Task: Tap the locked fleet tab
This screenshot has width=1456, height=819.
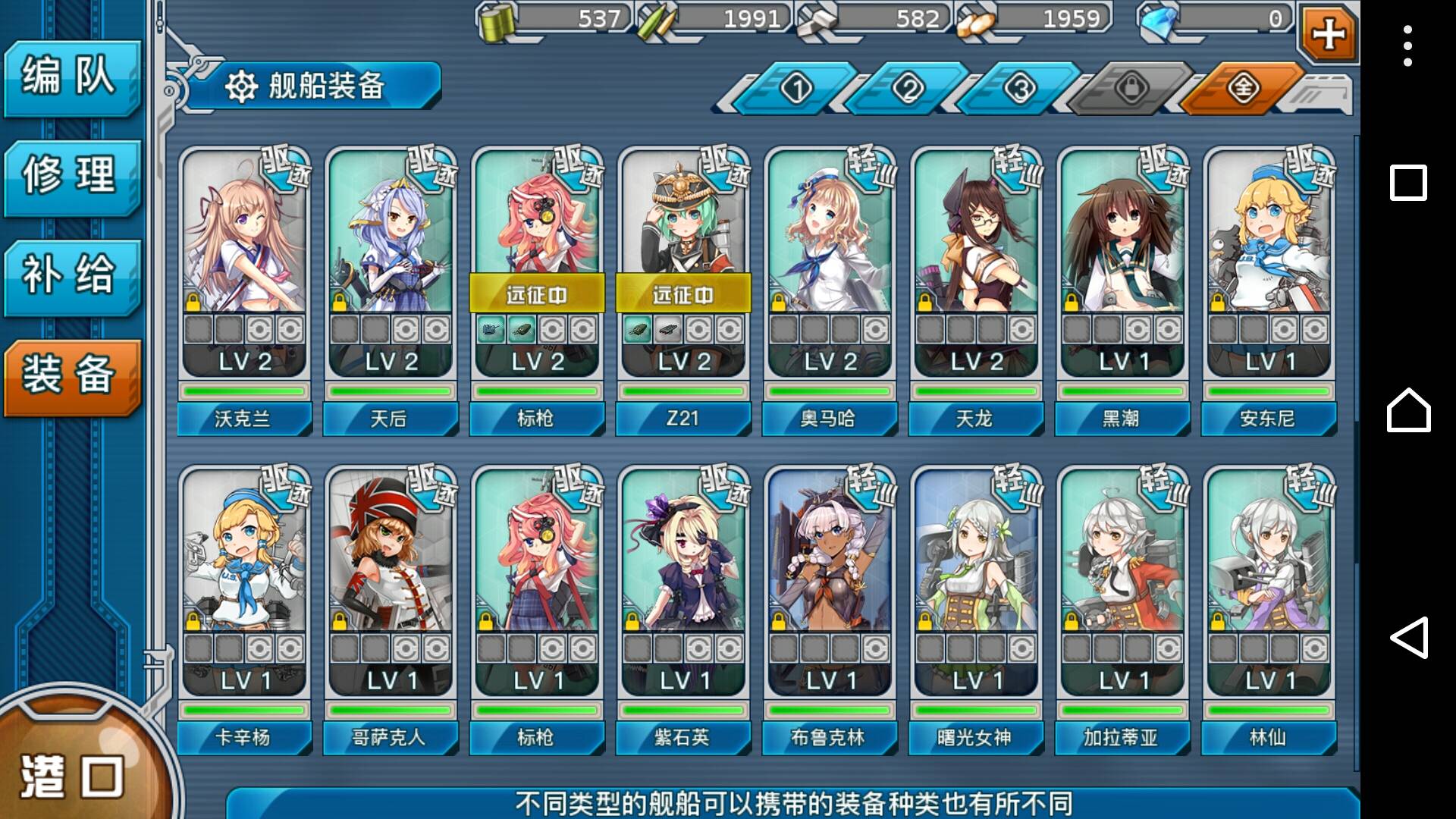Action: [1131, 89]
